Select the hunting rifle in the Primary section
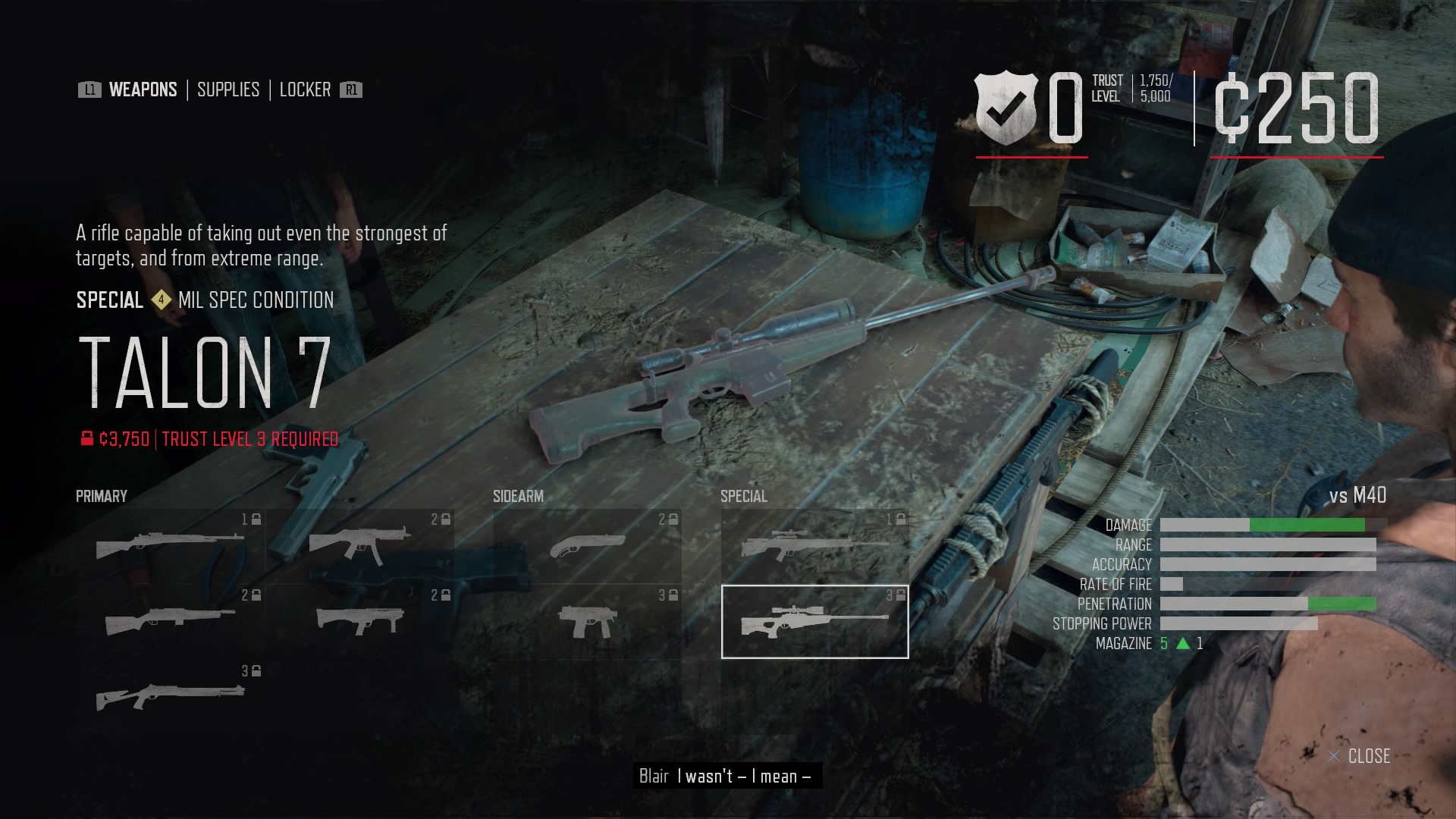 (x=168, y=541)
